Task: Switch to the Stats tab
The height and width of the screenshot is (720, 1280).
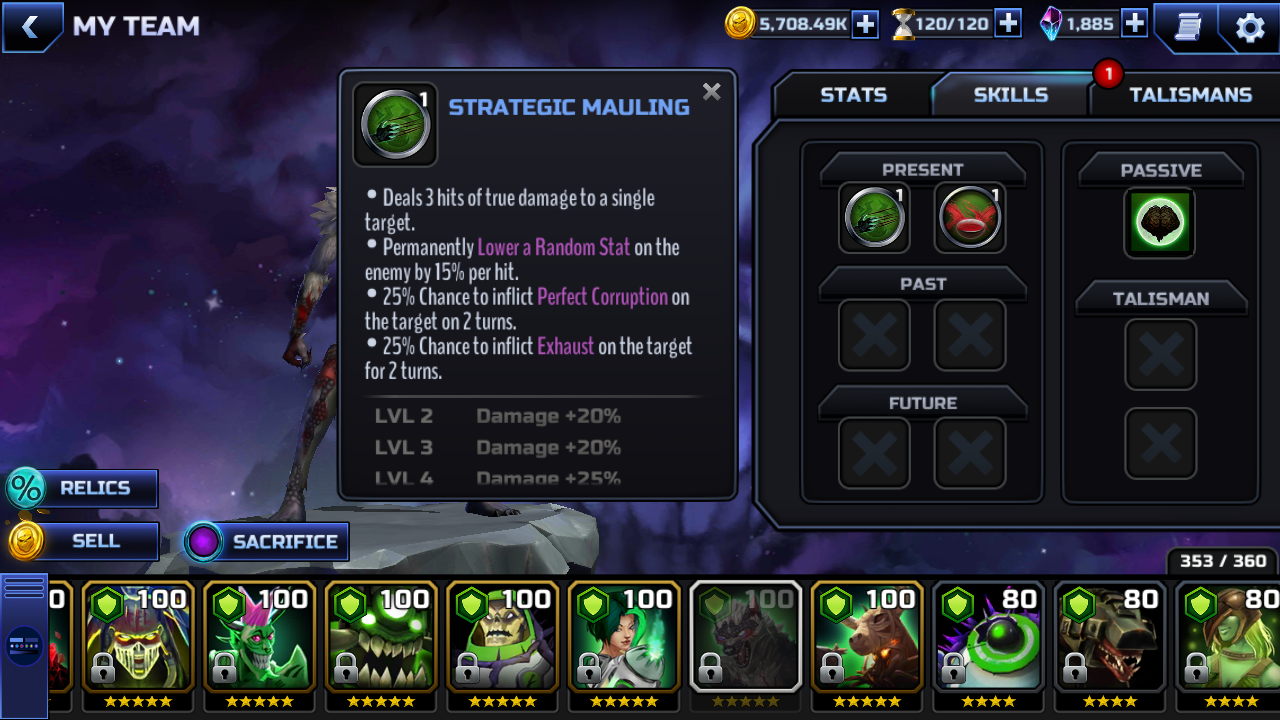Action: [853, 95]
